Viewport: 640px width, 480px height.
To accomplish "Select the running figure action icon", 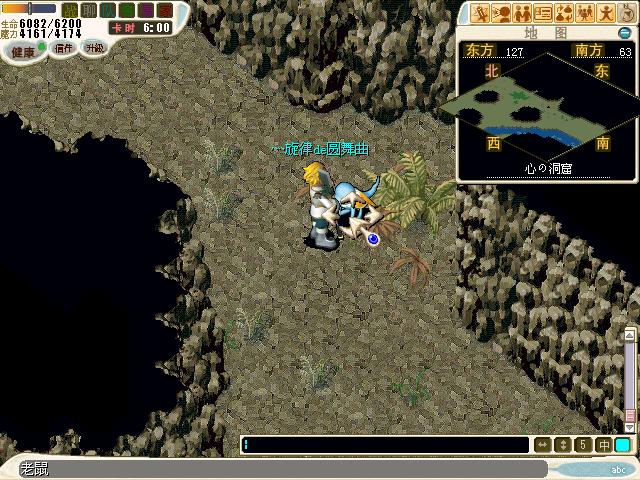I will 606,13.
